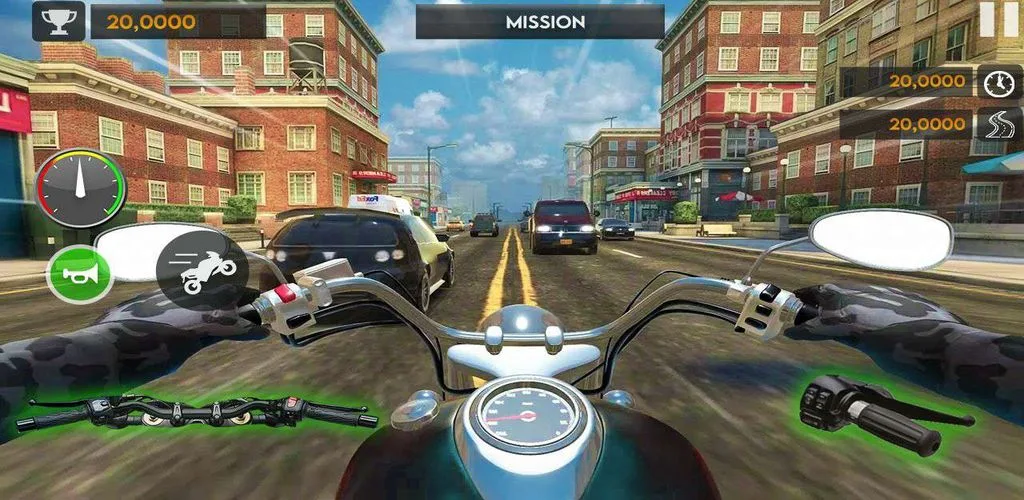Open the MISSION banner
This screenshot has width=1024, height=500.
pyautogui.click(x=540, y=21)
